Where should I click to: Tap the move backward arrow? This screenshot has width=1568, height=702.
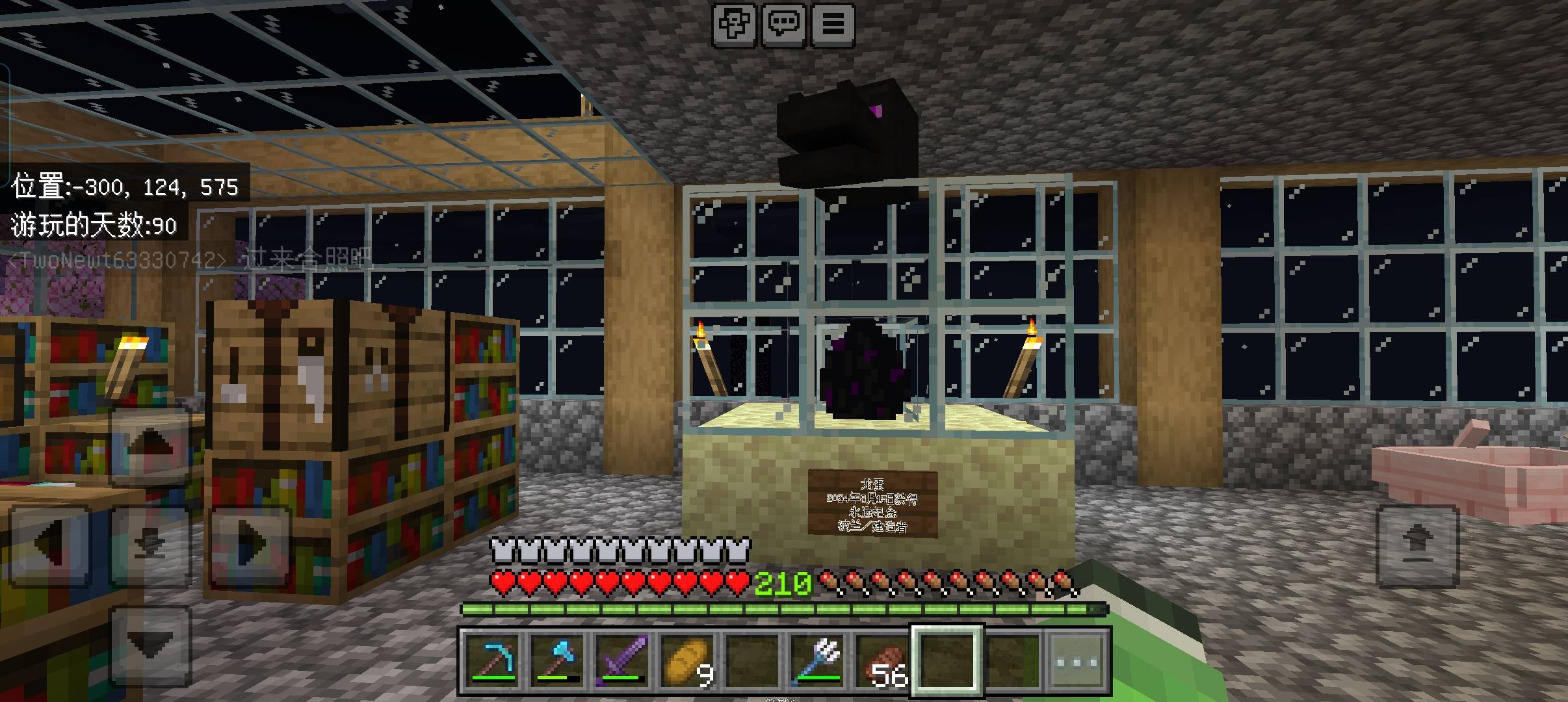[150, 643]
